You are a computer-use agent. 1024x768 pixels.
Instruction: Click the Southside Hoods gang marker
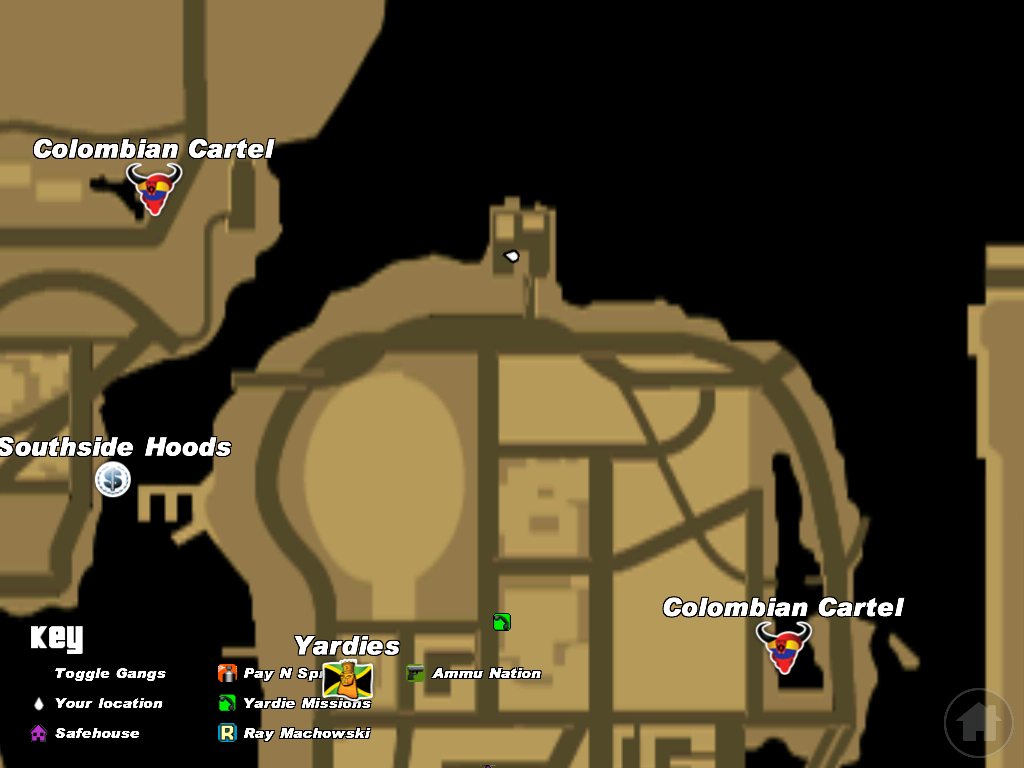pos(113,480)
